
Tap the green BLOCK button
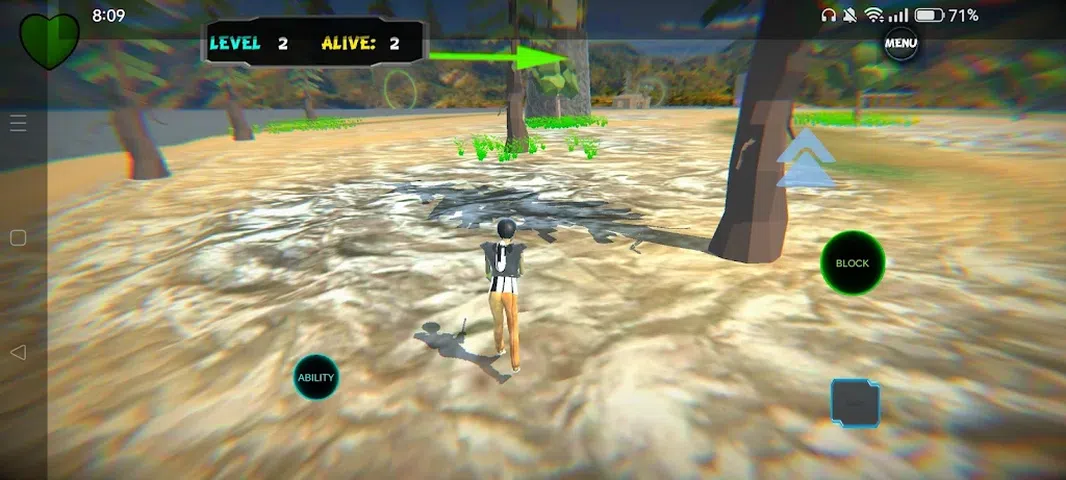pos(852,263)
